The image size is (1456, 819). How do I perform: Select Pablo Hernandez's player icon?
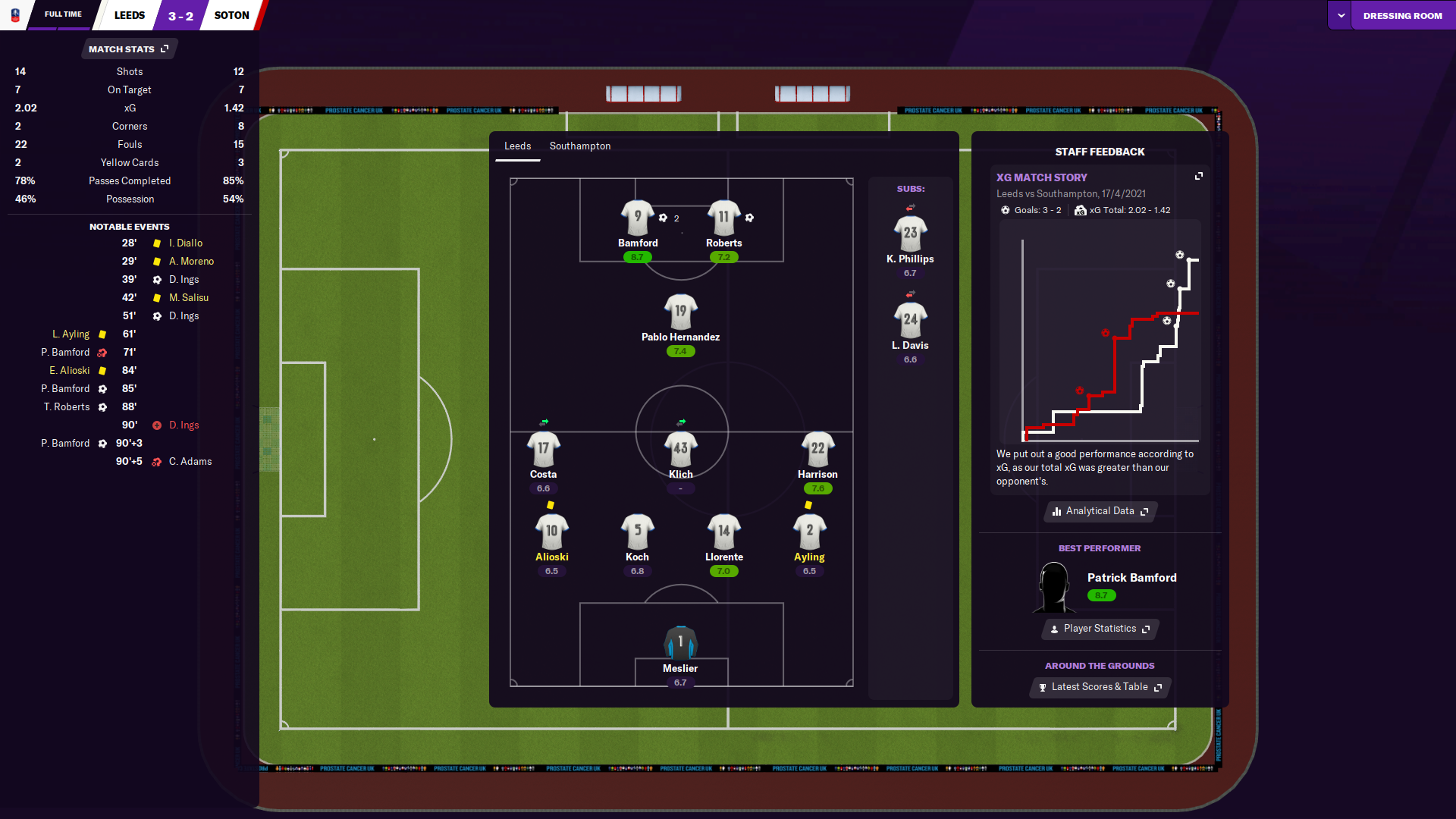(x=680, y=312)
